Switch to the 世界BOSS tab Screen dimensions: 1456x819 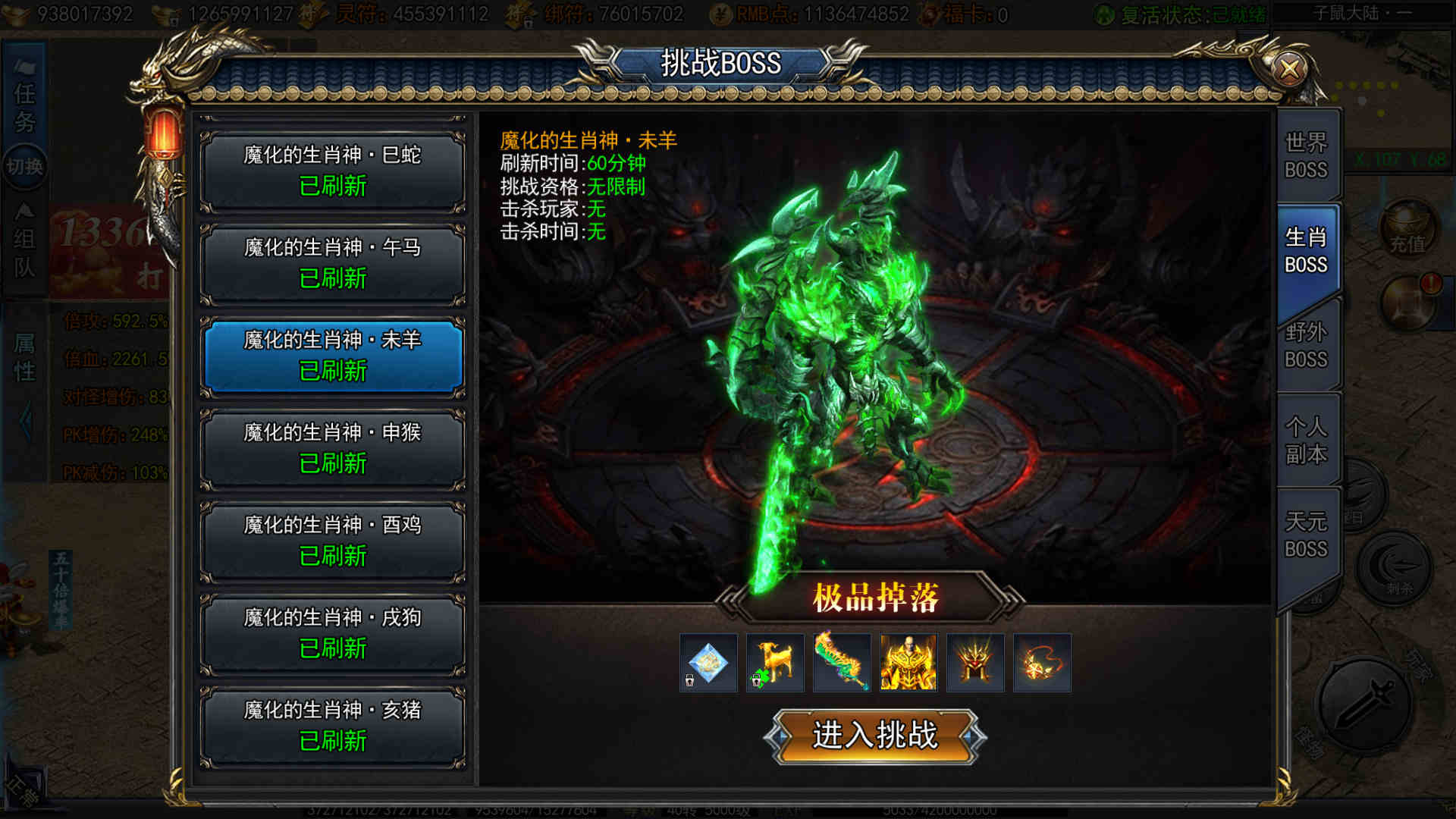click(x=1306, y=155)
